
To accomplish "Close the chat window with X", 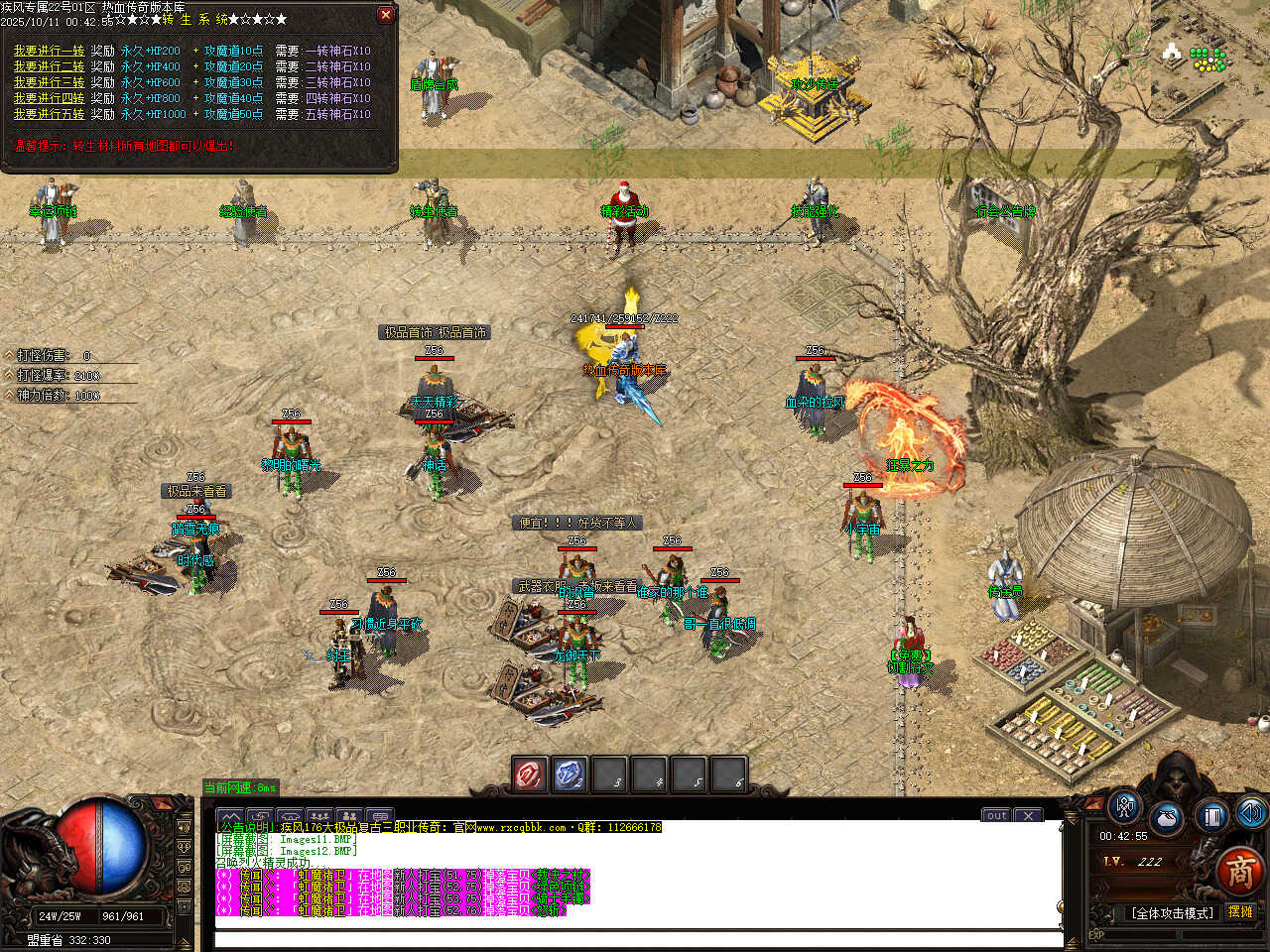I will pos(1029,815).
